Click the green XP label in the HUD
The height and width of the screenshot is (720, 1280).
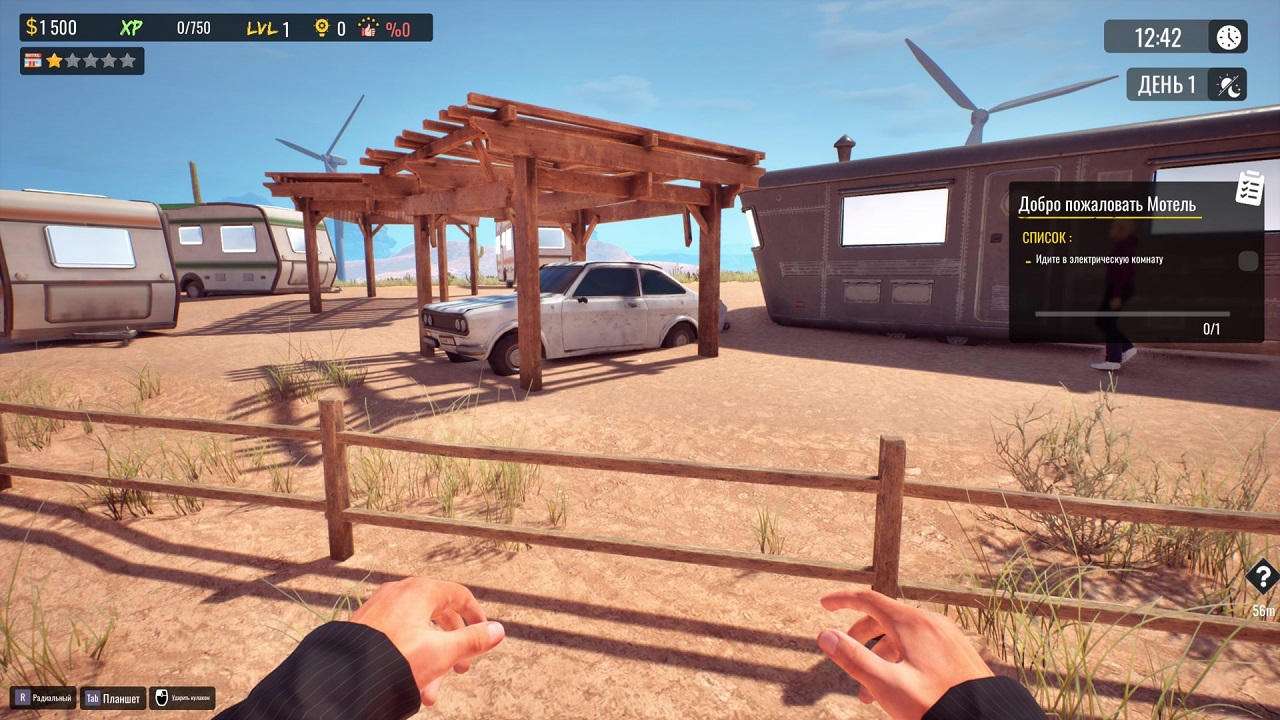[x=130, y=26]
